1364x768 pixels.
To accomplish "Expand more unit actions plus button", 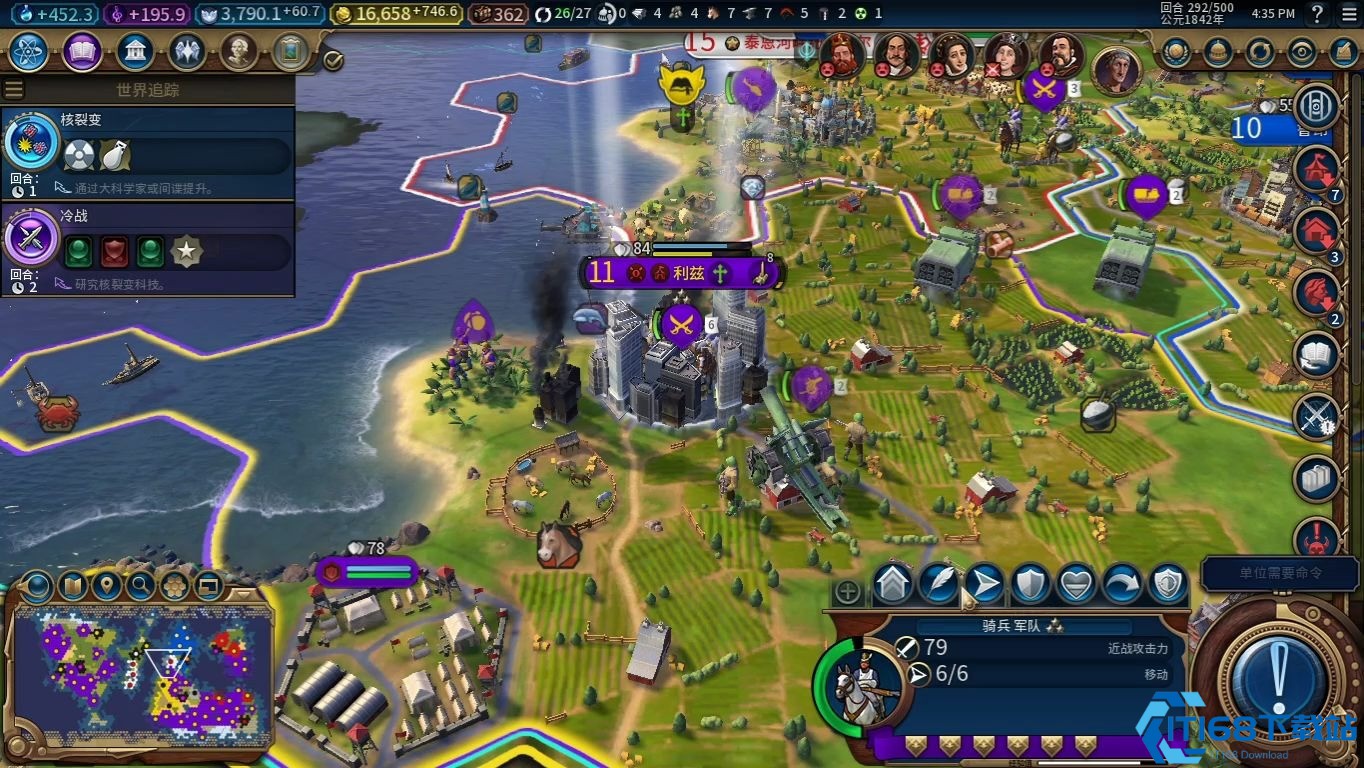I will (x=847, y=592).
